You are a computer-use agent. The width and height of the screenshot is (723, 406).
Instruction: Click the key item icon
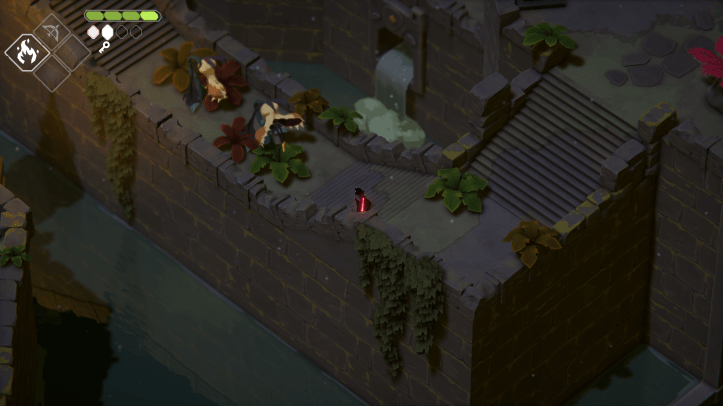(x=103, y=47)
